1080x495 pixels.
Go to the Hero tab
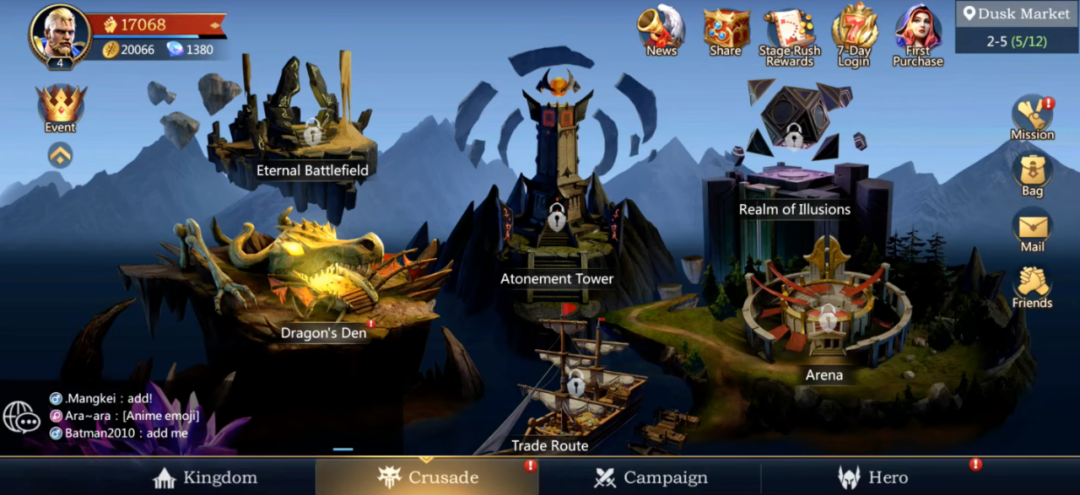point(872,477)
